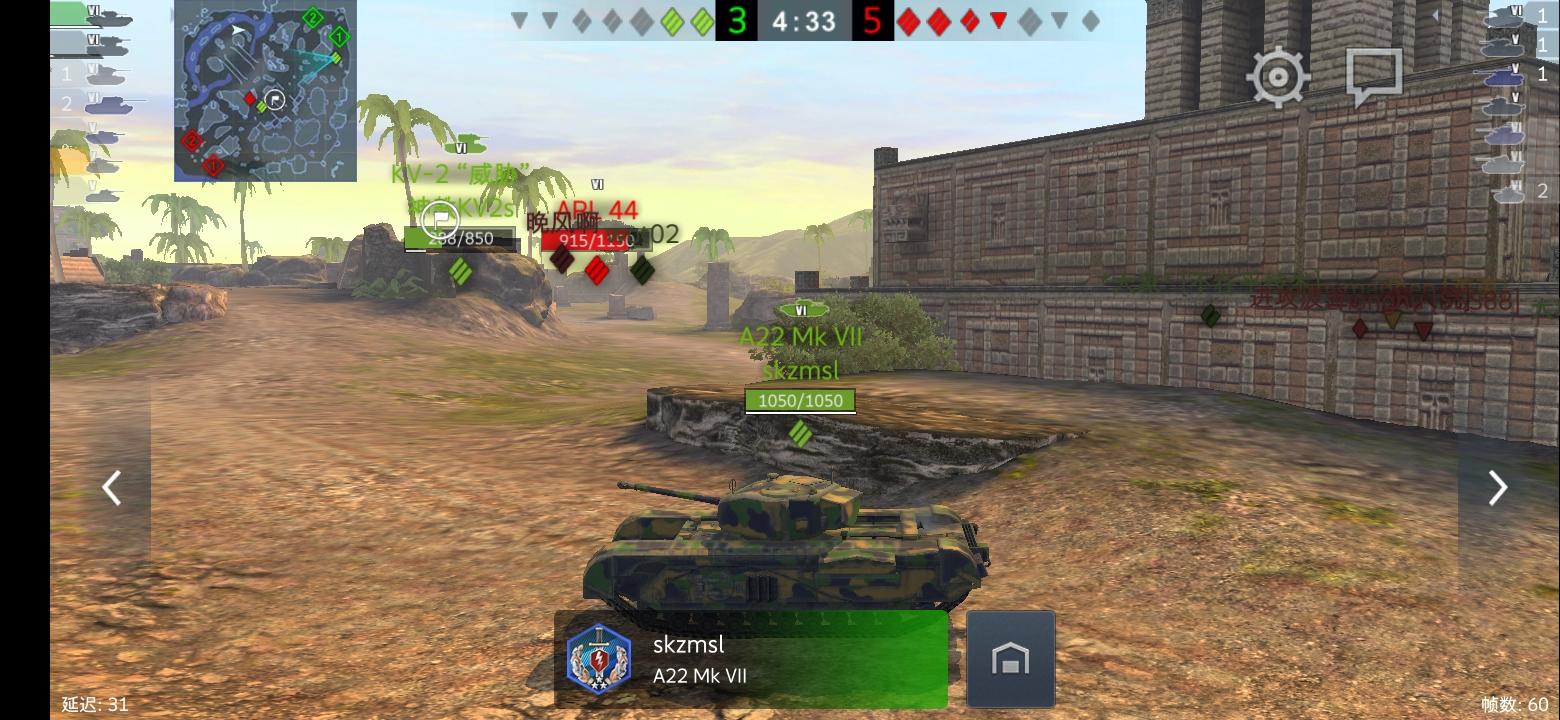Open the in-battle chat bubble icon
1560x720 pixels.
[1371, 73]
